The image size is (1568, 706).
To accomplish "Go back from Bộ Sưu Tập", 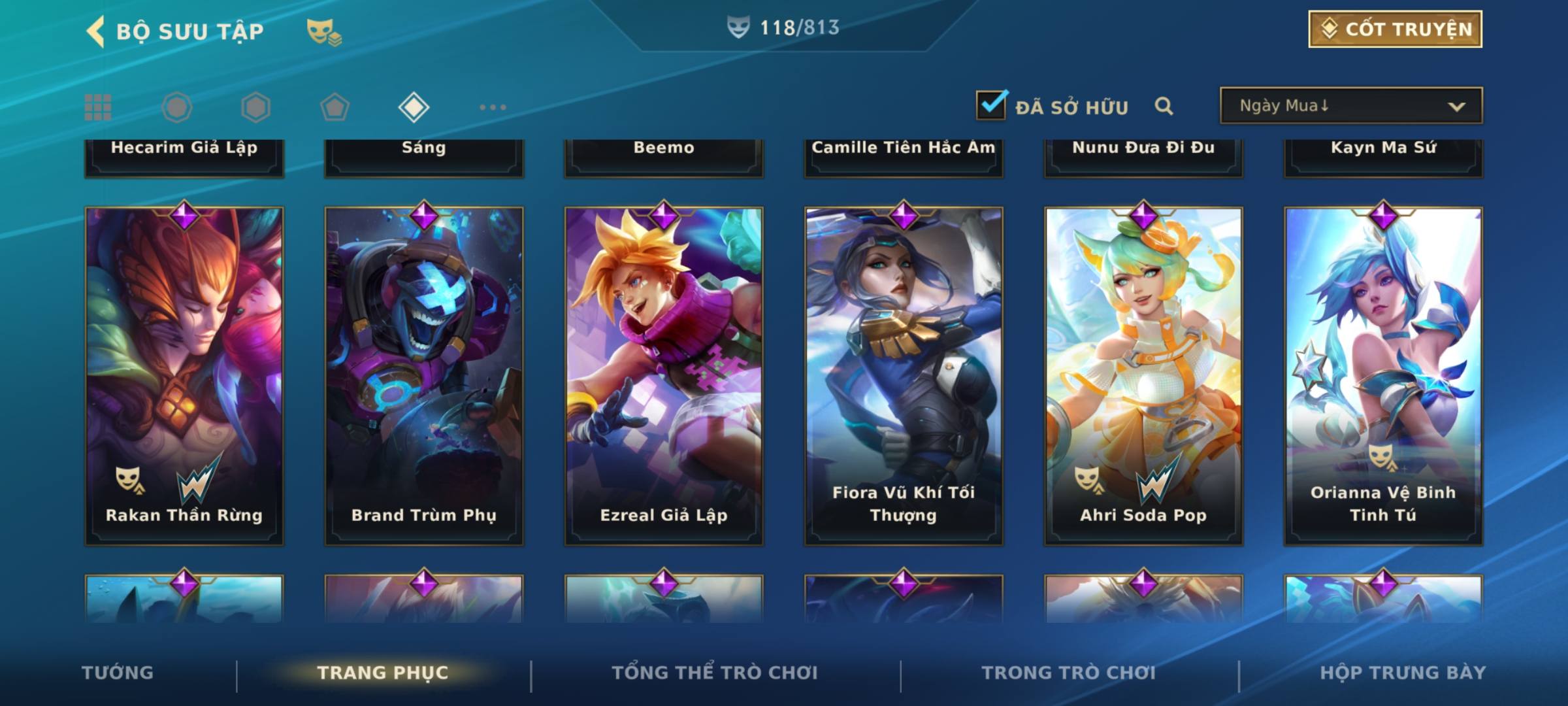I will pos(96,31).
